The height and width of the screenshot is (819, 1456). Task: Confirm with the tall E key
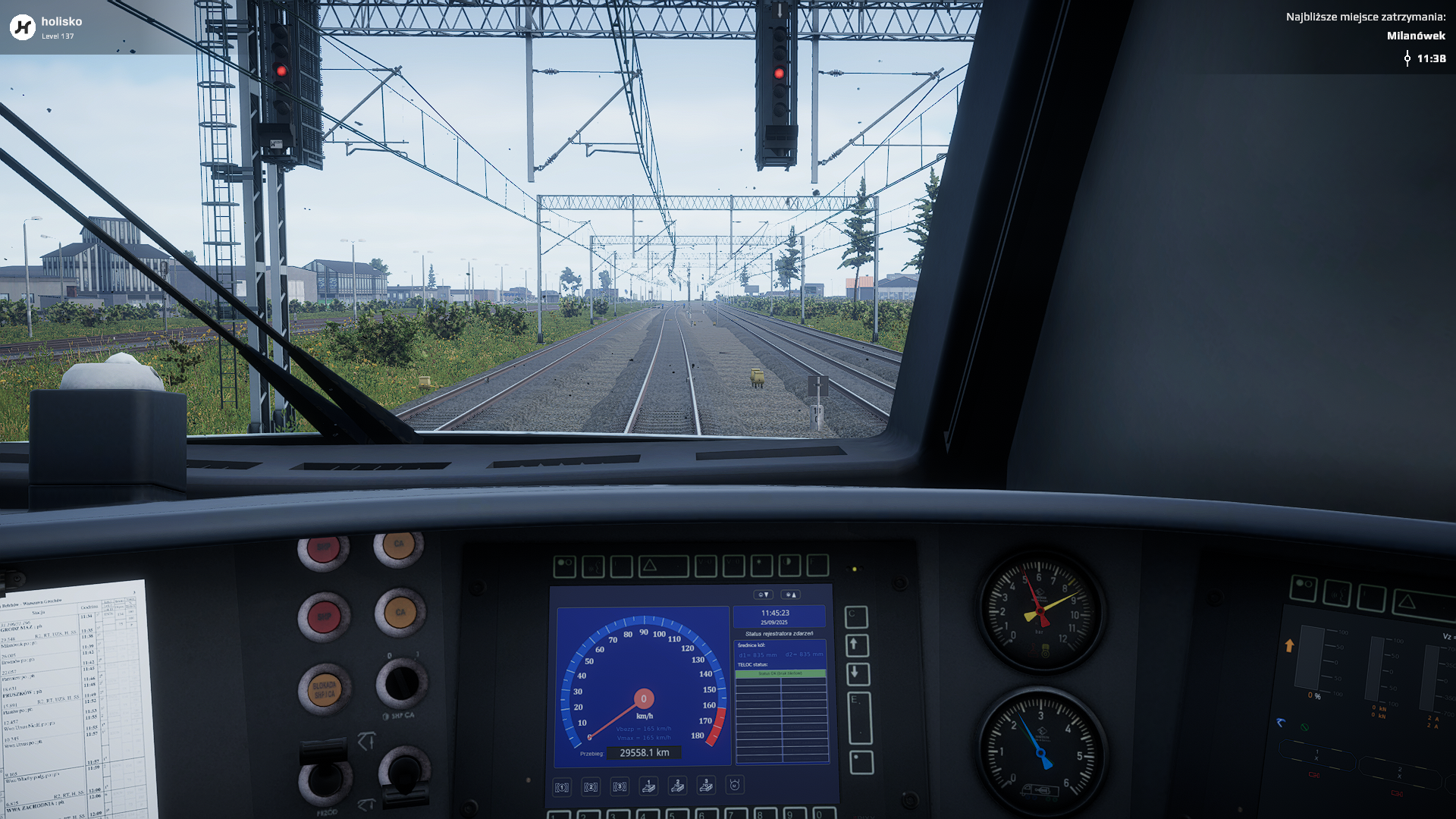(858, 717)
